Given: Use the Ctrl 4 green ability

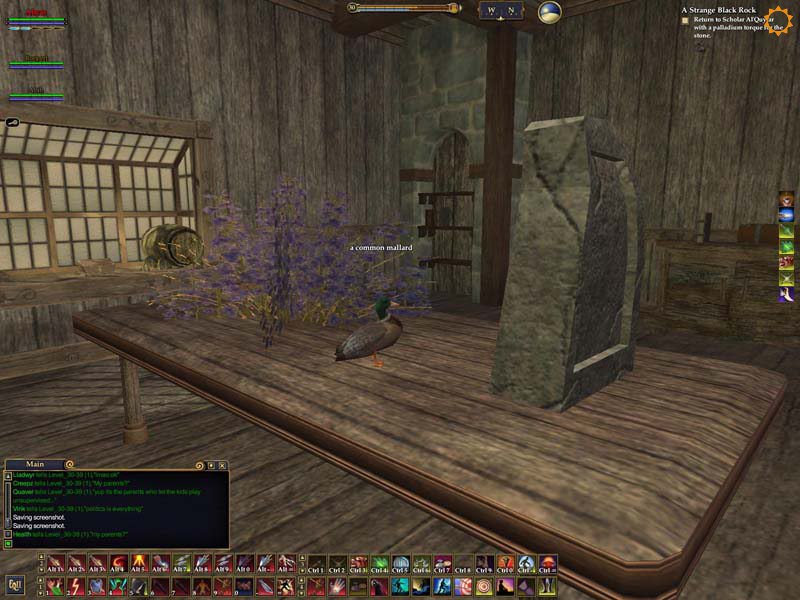Looking at the screenshot, I should 380,564.
